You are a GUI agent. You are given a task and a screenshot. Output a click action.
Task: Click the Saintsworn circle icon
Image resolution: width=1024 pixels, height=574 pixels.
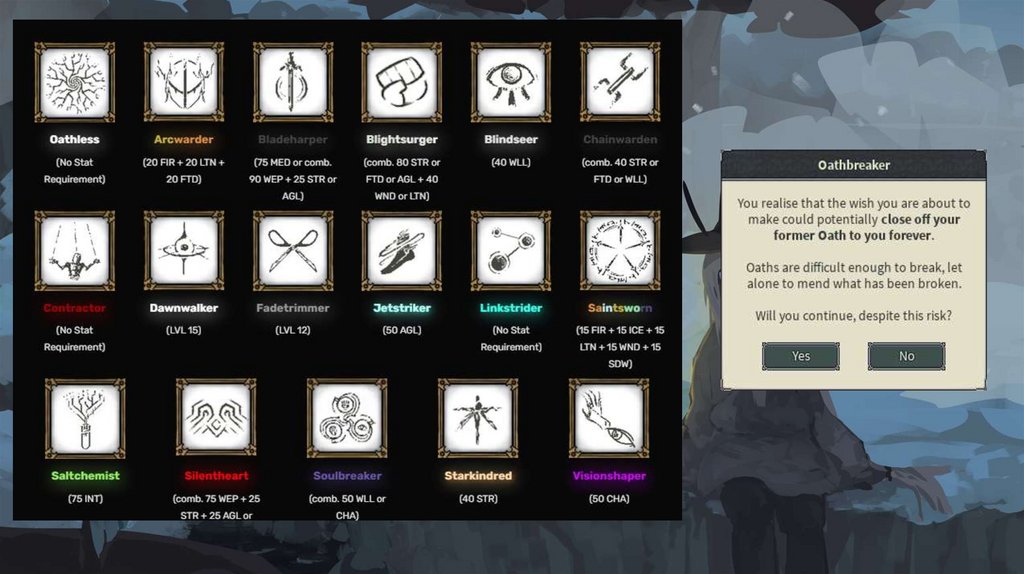click(620, 250)
